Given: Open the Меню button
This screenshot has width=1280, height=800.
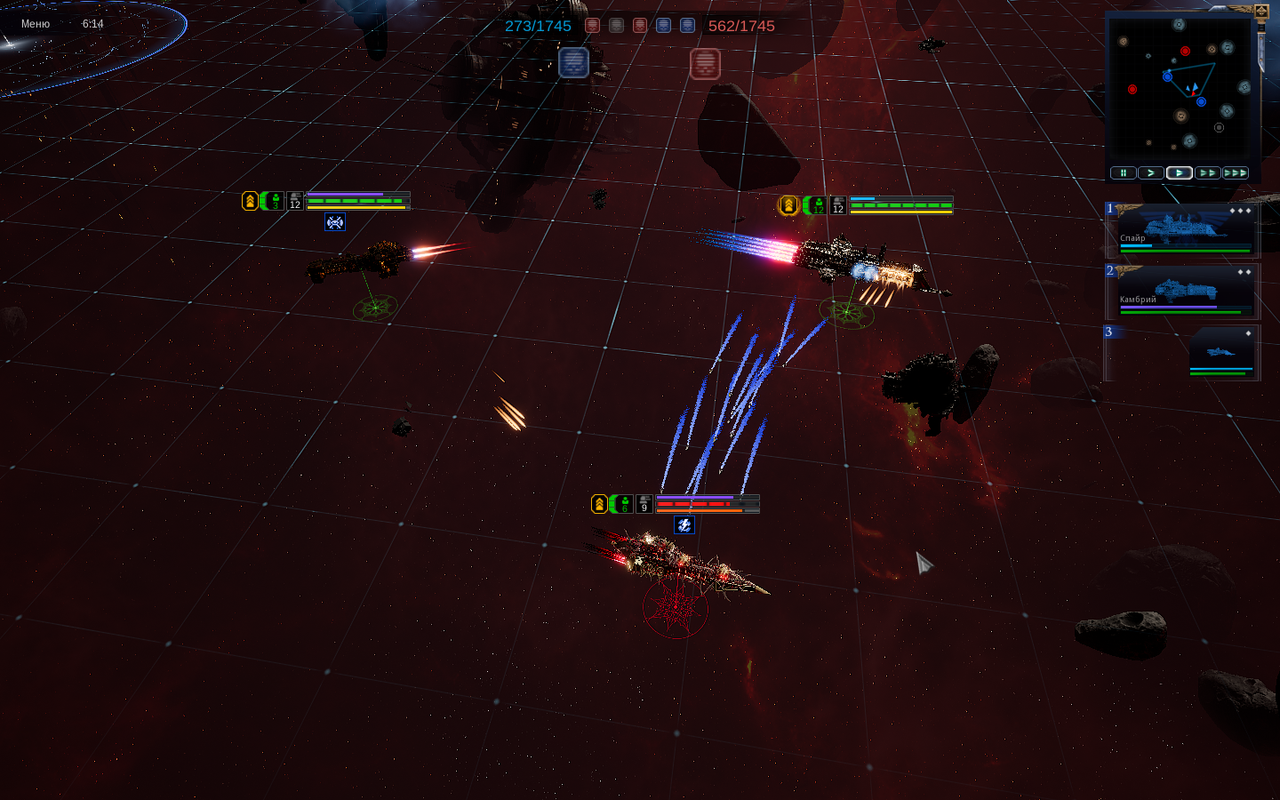Looking at the screenshot, I should coord(35,23).
